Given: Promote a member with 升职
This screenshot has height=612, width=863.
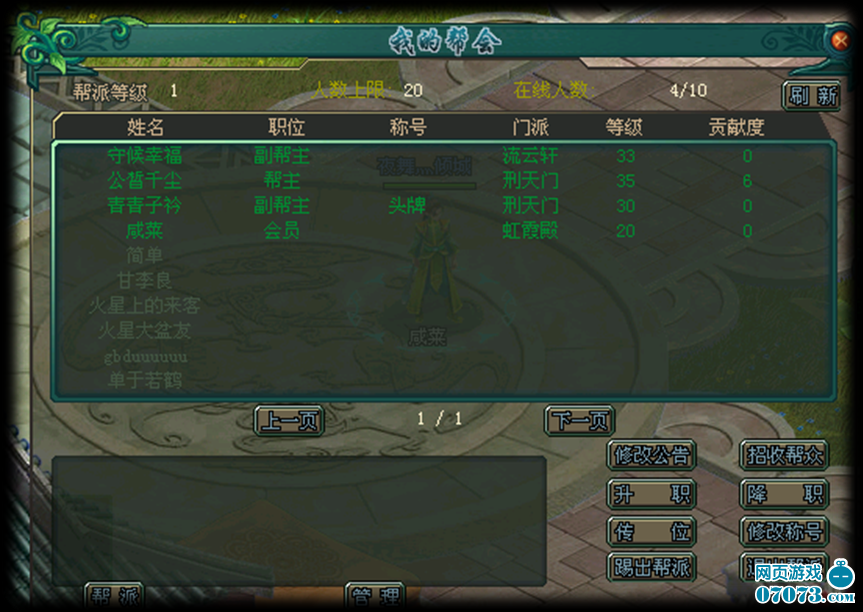Looking at the screenshot, I should tap(651, 494).
